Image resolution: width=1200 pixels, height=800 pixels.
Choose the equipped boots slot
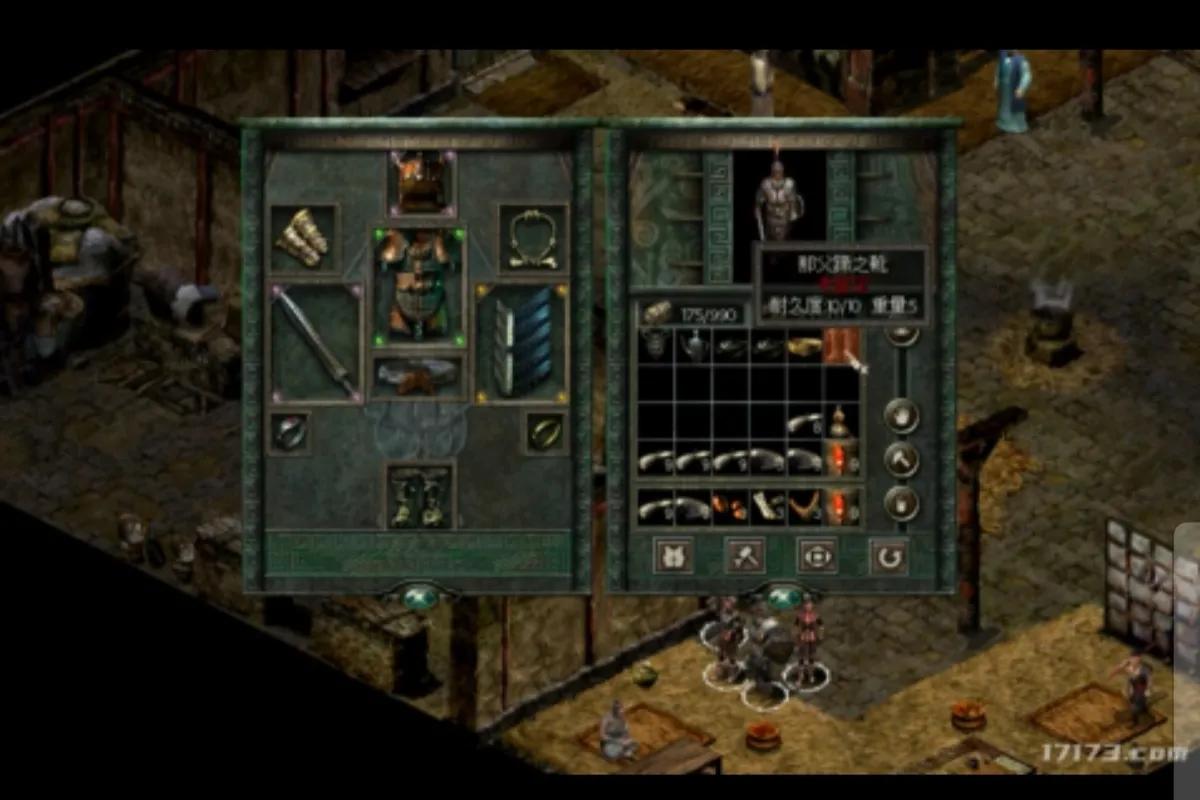click(421, 495)
